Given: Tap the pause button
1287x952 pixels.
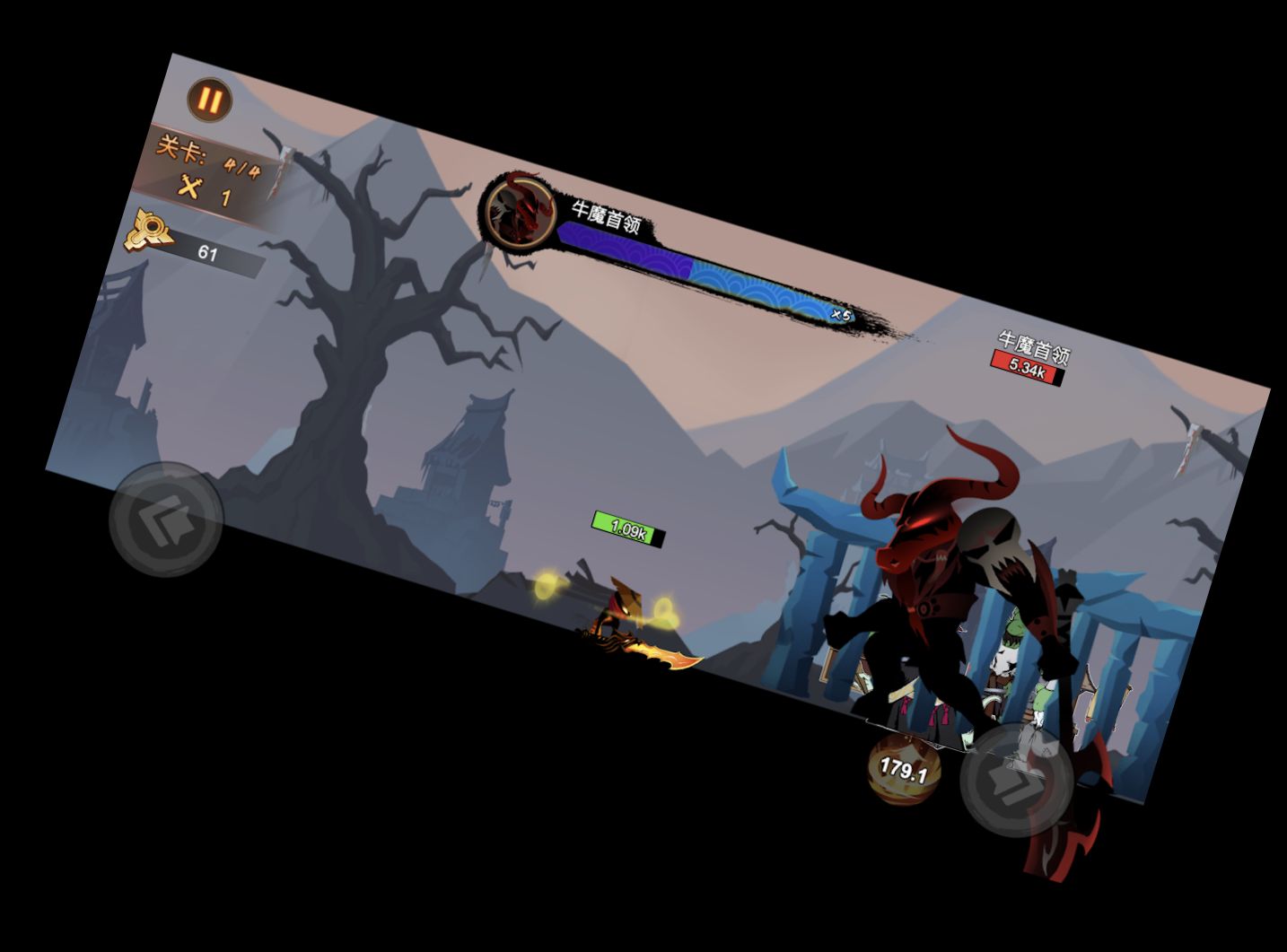Looking at the screenshot, I should tap(210, 99).
